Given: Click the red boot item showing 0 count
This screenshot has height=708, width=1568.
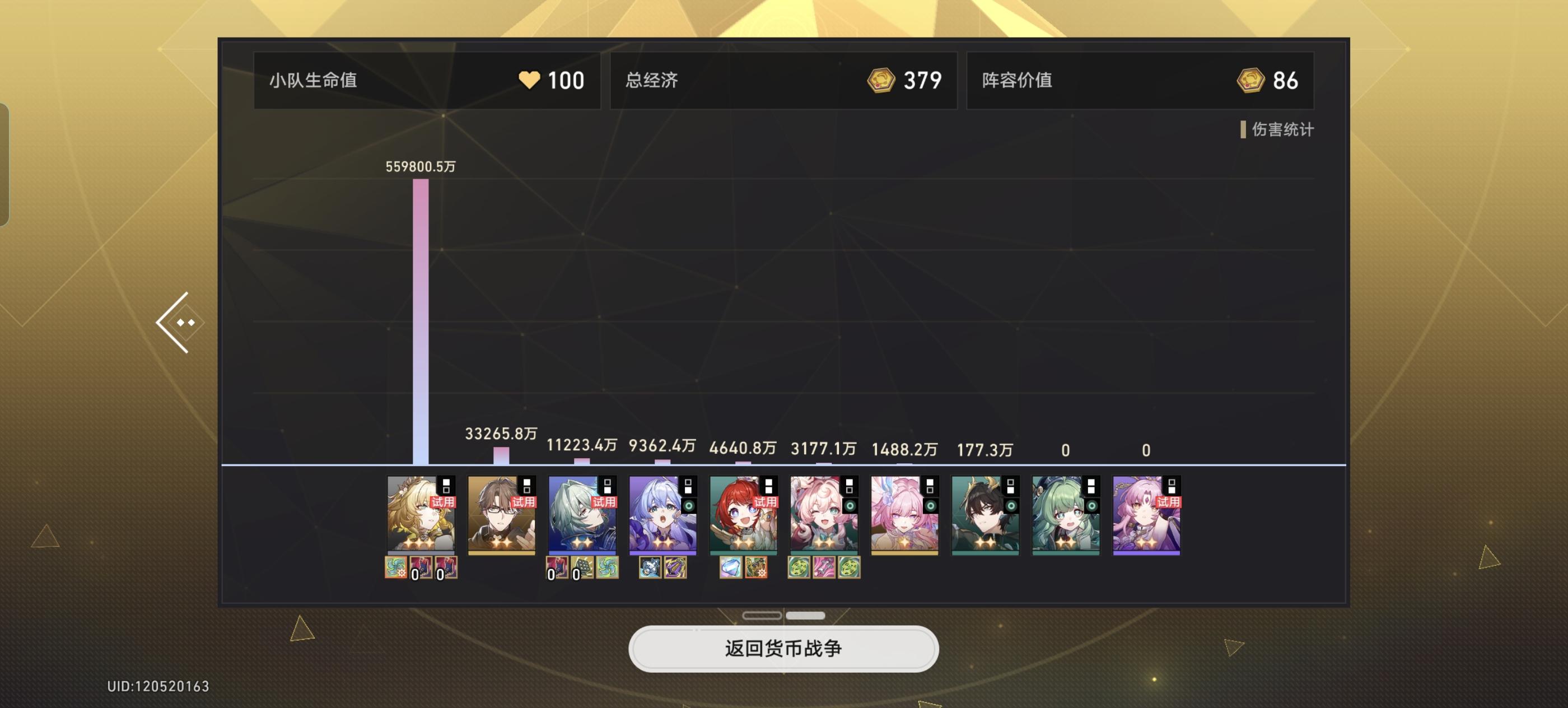Looking at the screenshot, I should pos(423,569).
